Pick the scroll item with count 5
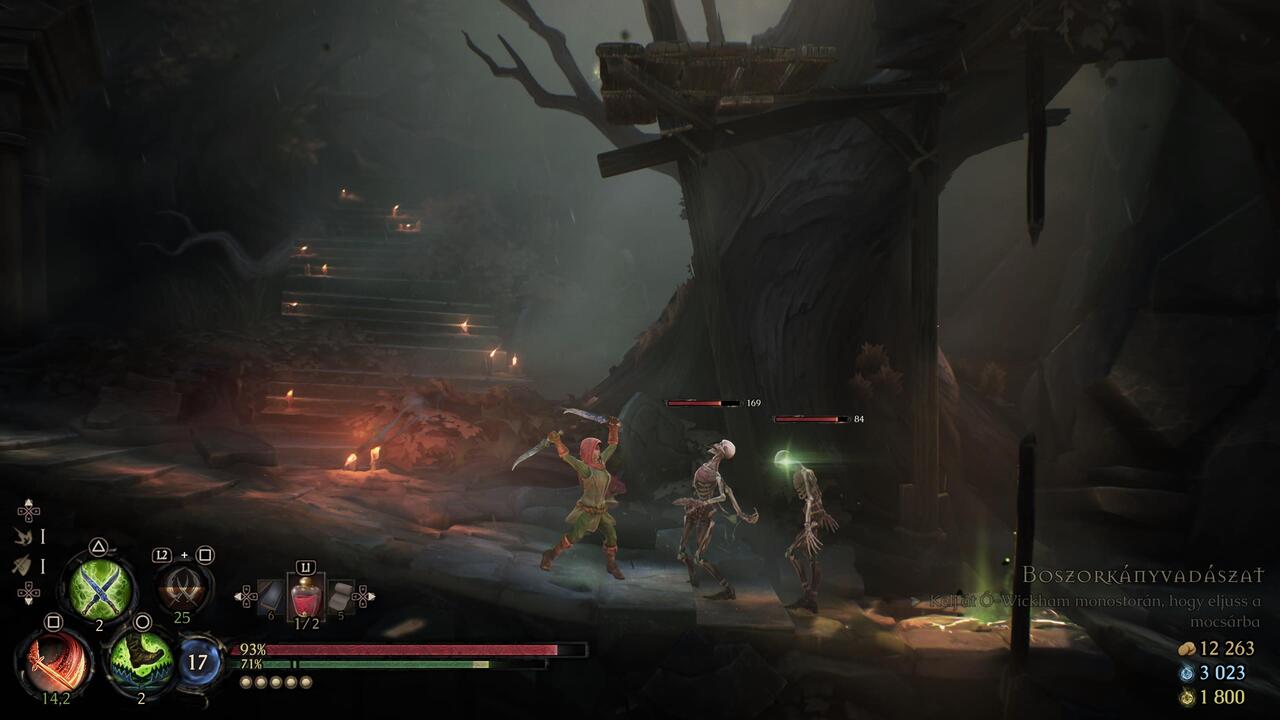The image size is (1280, 720). tap(340, 597)
